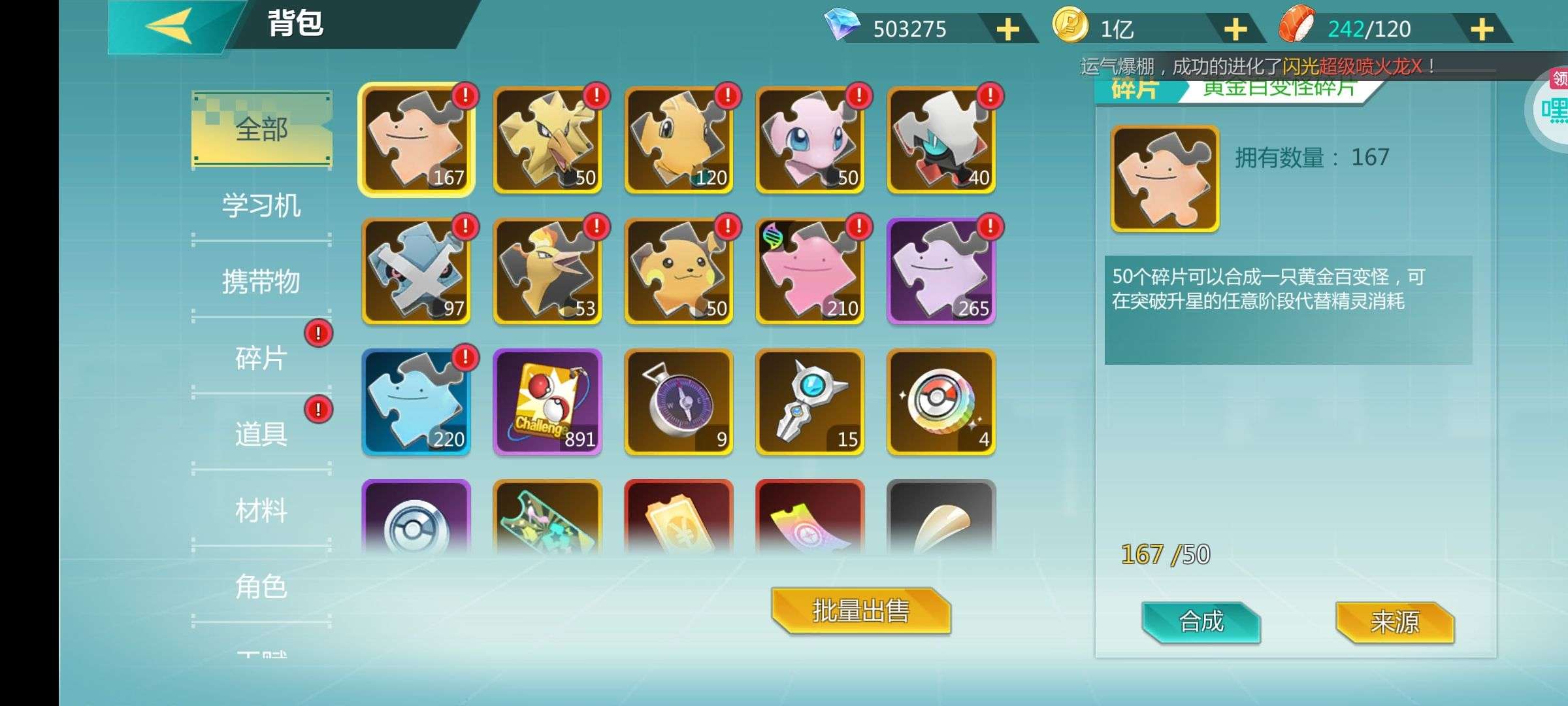Click the 批量出售 bulk sell button
The height and width of the screenshot is (706, 1568).
coord(860,611)
